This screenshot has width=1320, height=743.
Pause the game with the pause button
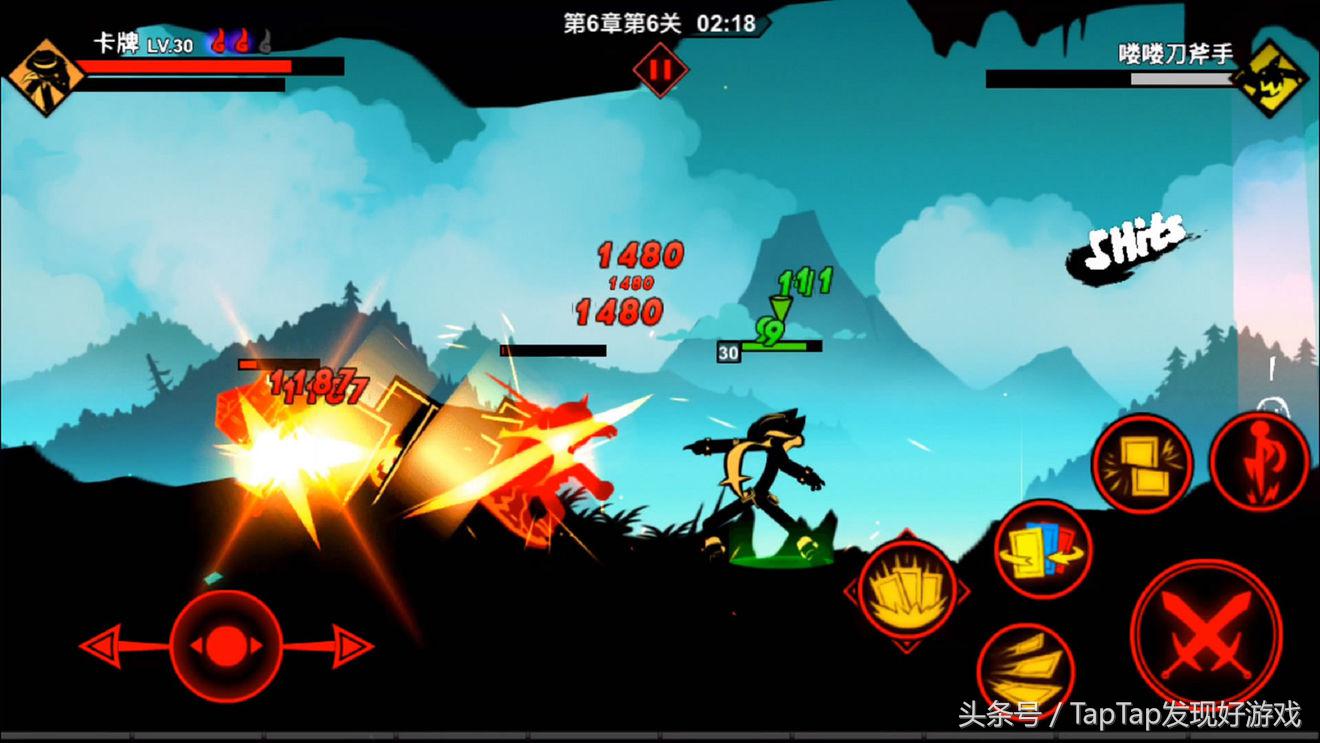pos(658,71)
